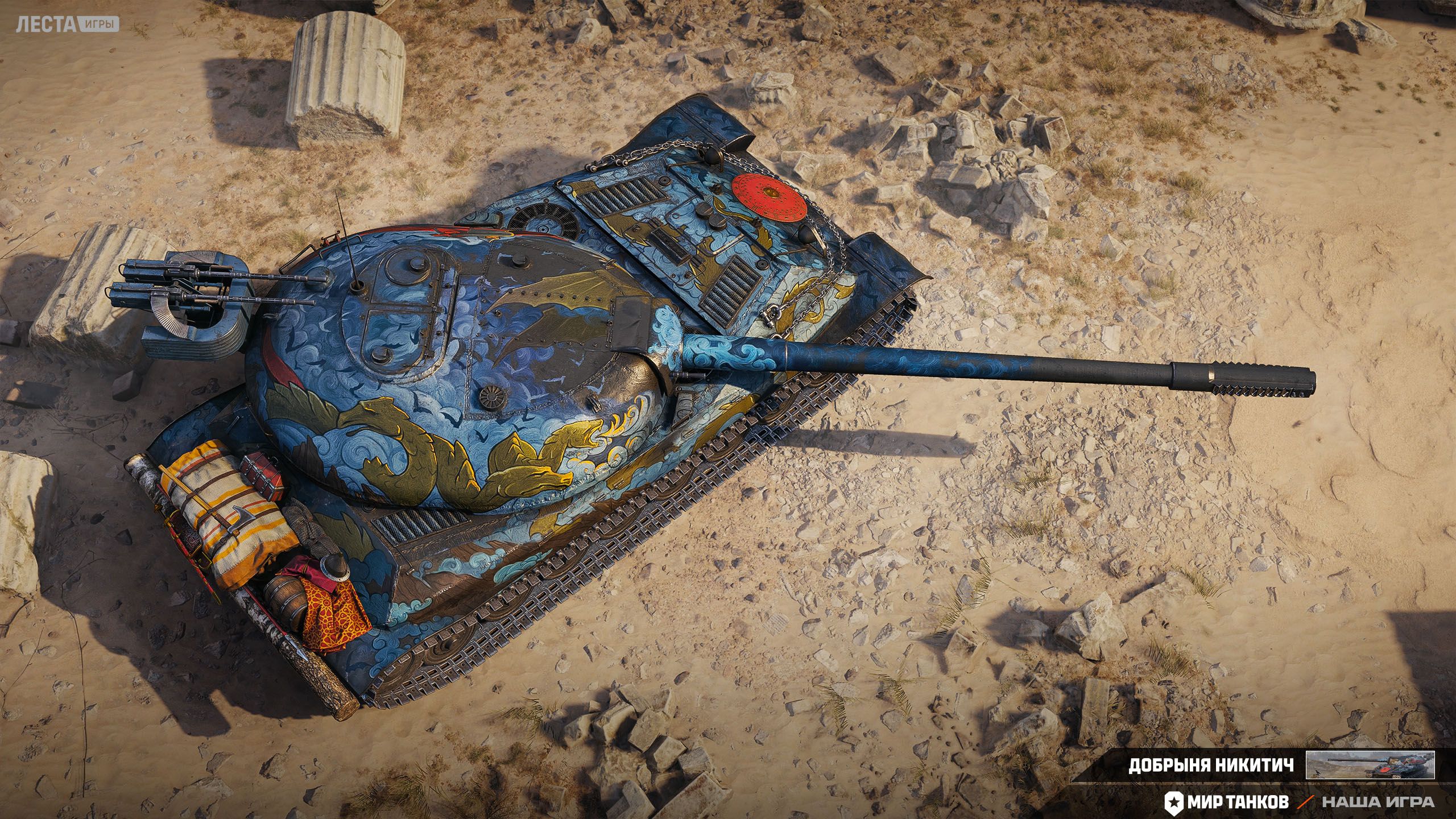This screenshot has height=819, width=1456.
Task: Click the Добрыня Никитич tank thumbnail
Action: (x=1370, y=764)
